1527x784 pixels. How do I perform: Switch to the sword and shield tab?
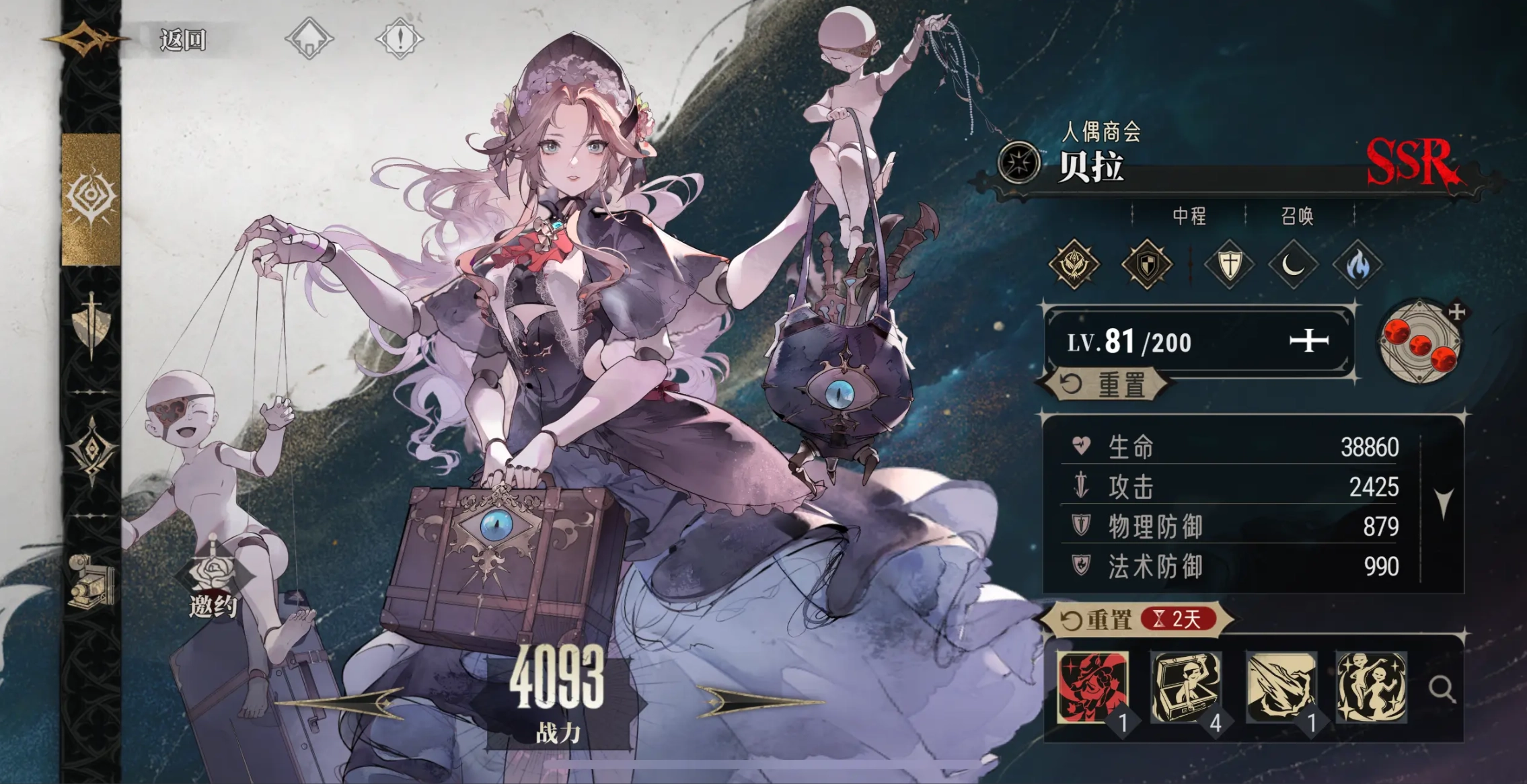pos(91,324)
